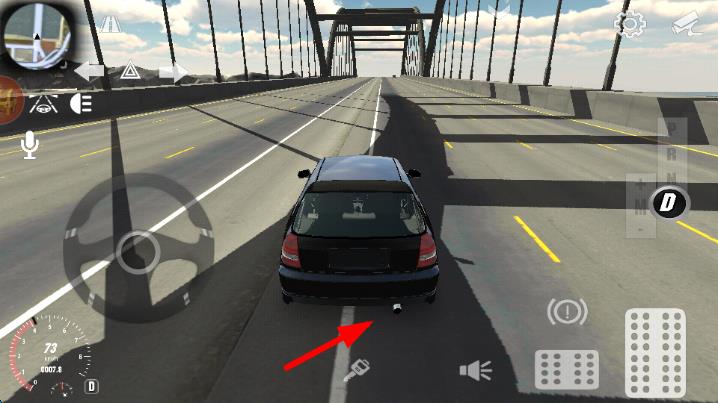The width and height of the screenshot is (718, 403).
Task: Open the settings gear menu
Action: 629,24
